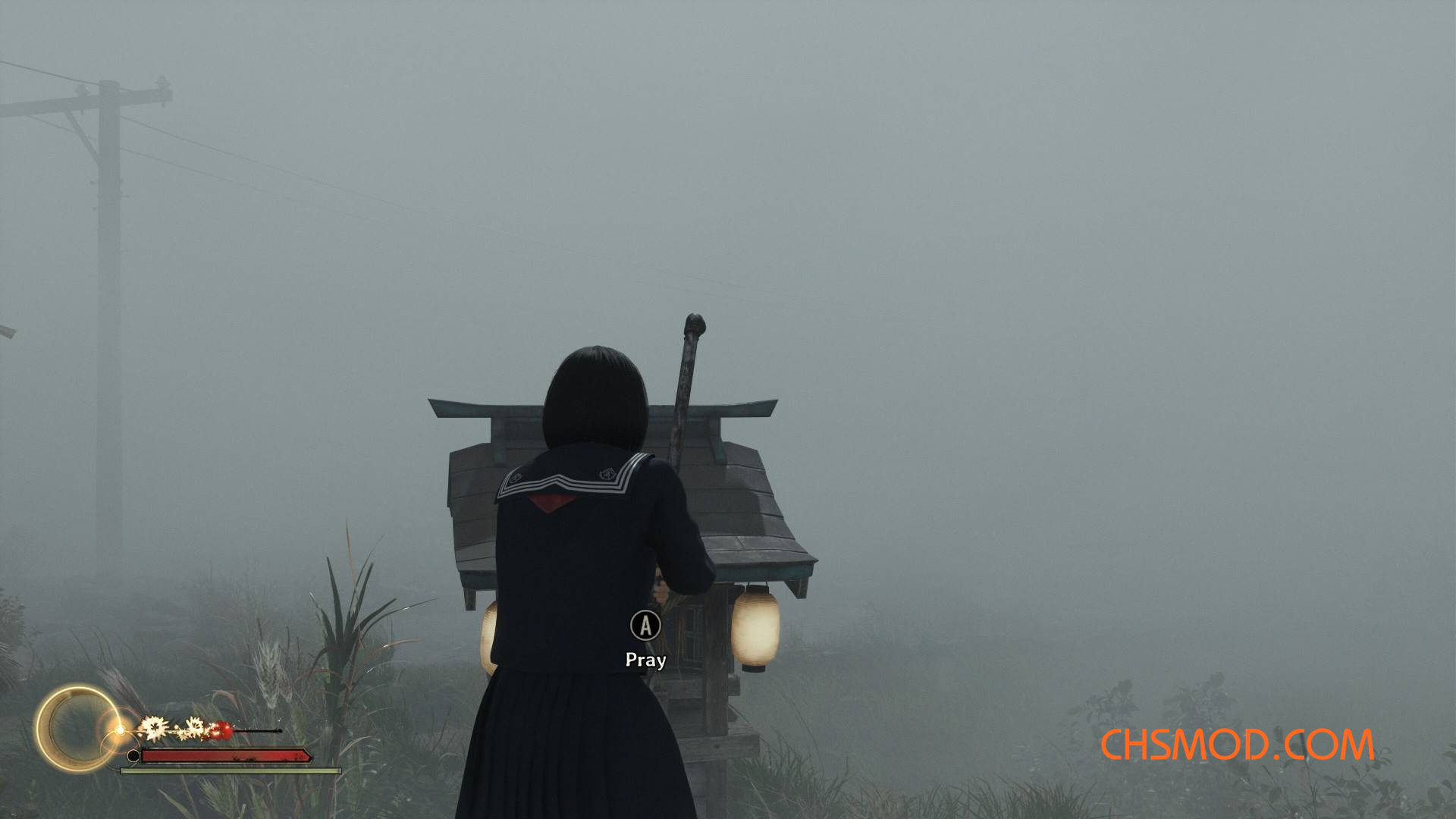Toggle the burning red fuse tip
Viewport: 1456px width, 819px height.
pos(223,731)
